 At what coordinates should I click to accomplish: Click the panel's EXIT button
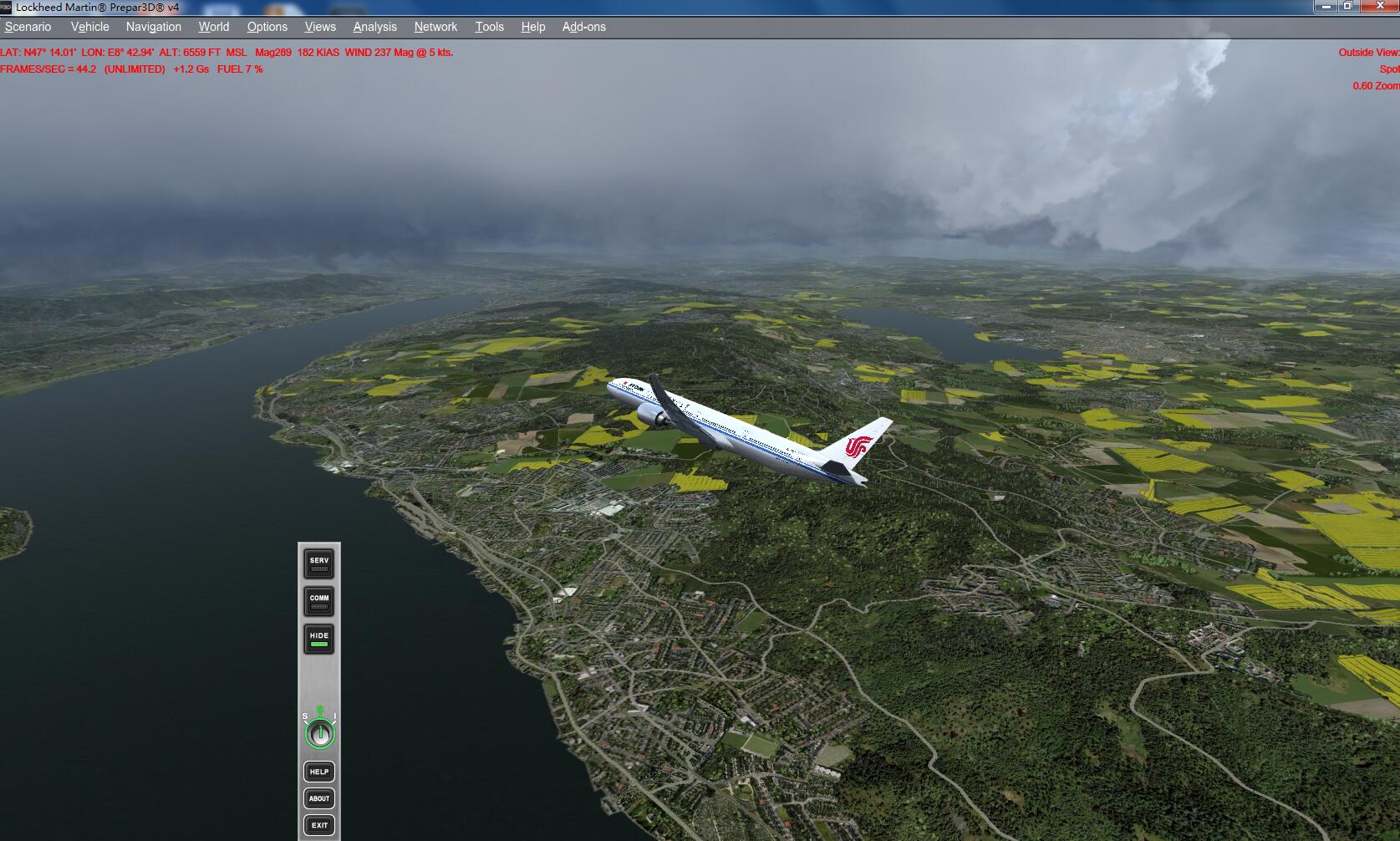319,825
